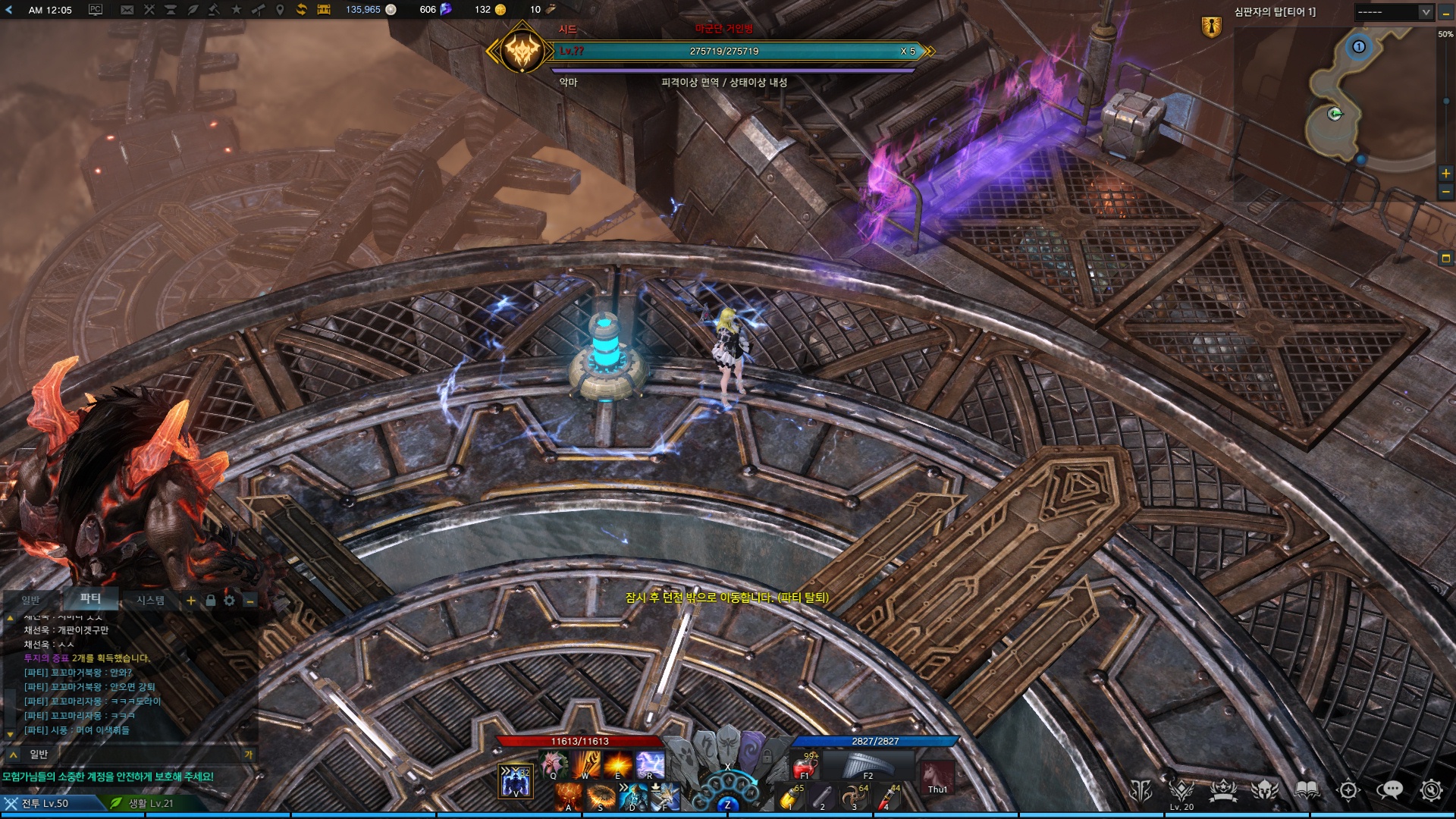Activate the fiery explosion skill on E

point(618,764)
